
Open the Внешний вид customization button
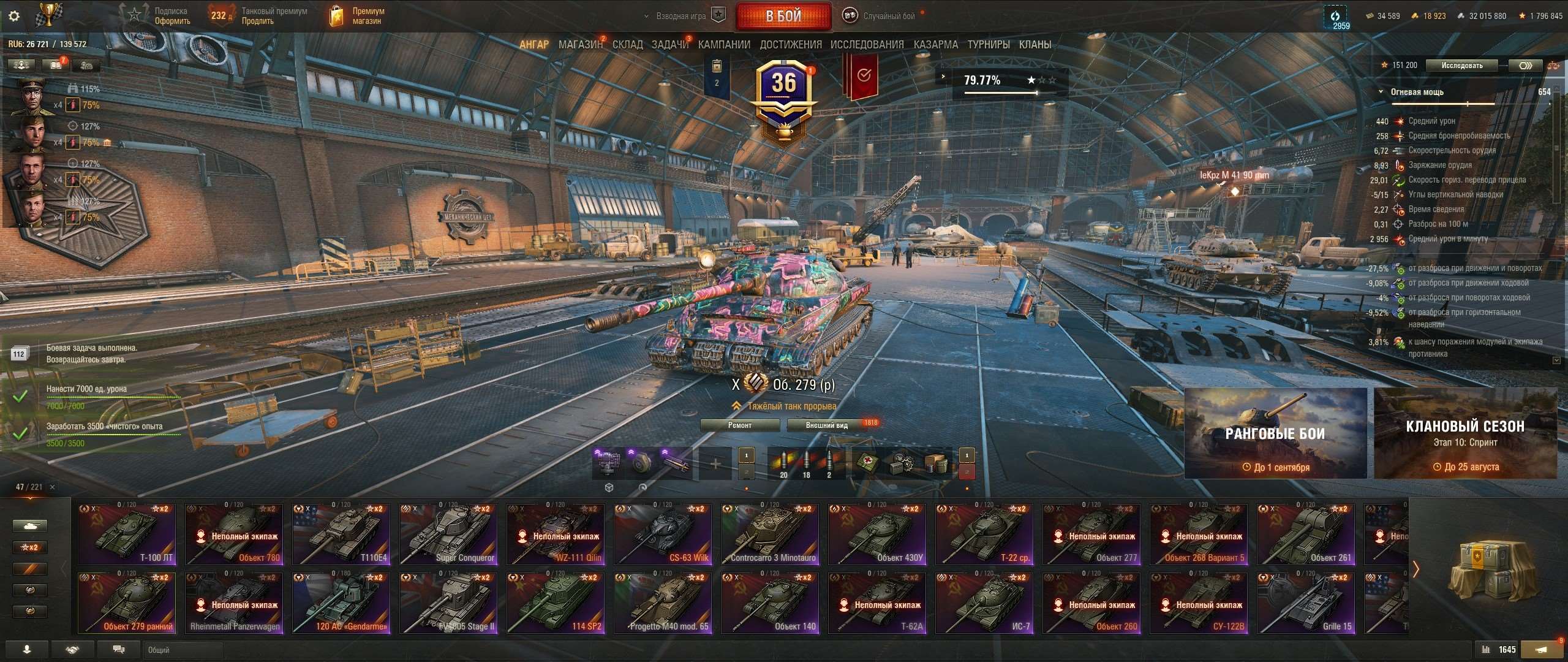826,425
